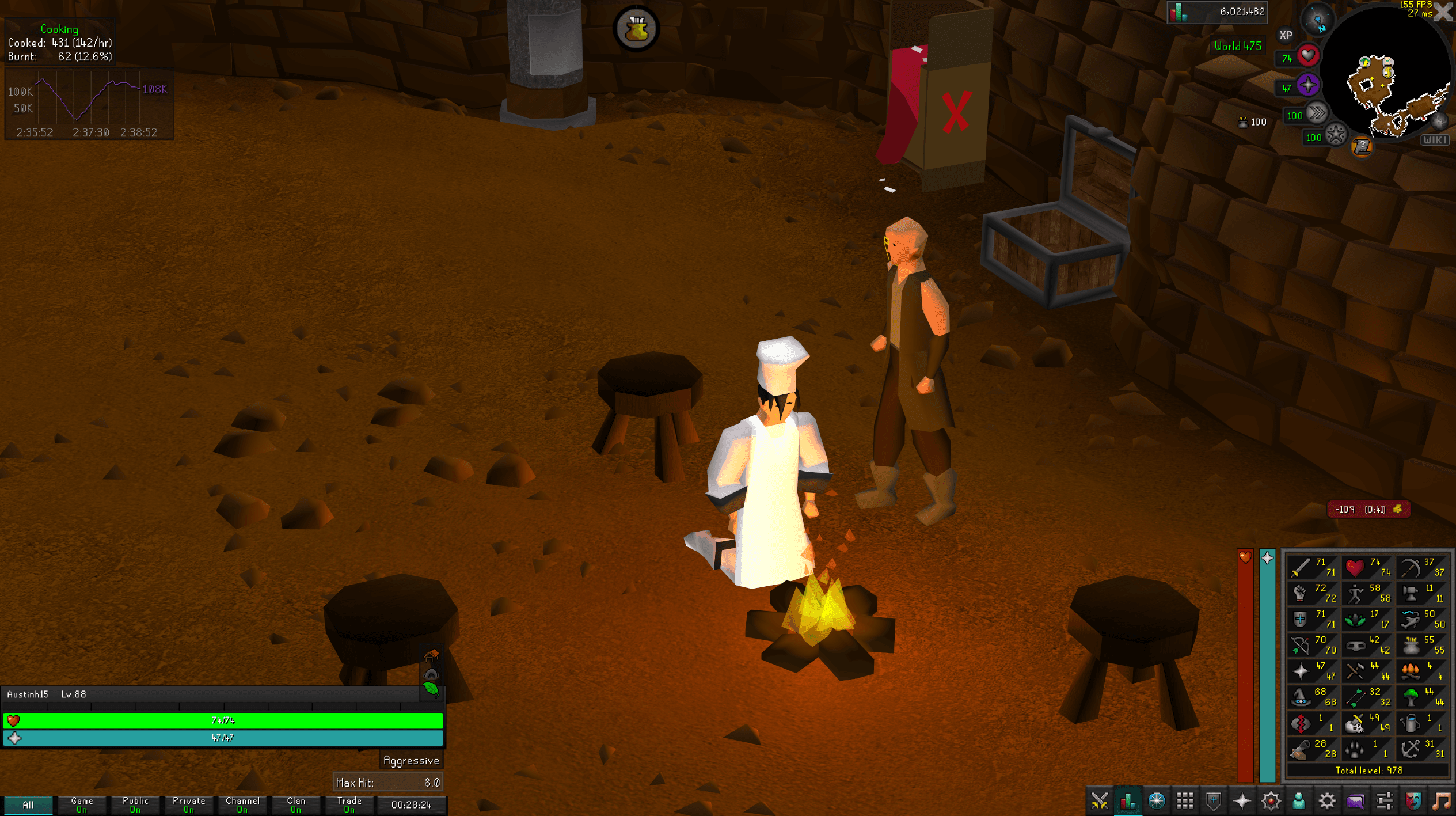1456x816 pixels.
Task: Open the Inventory tab
Action: [1185, 802]
